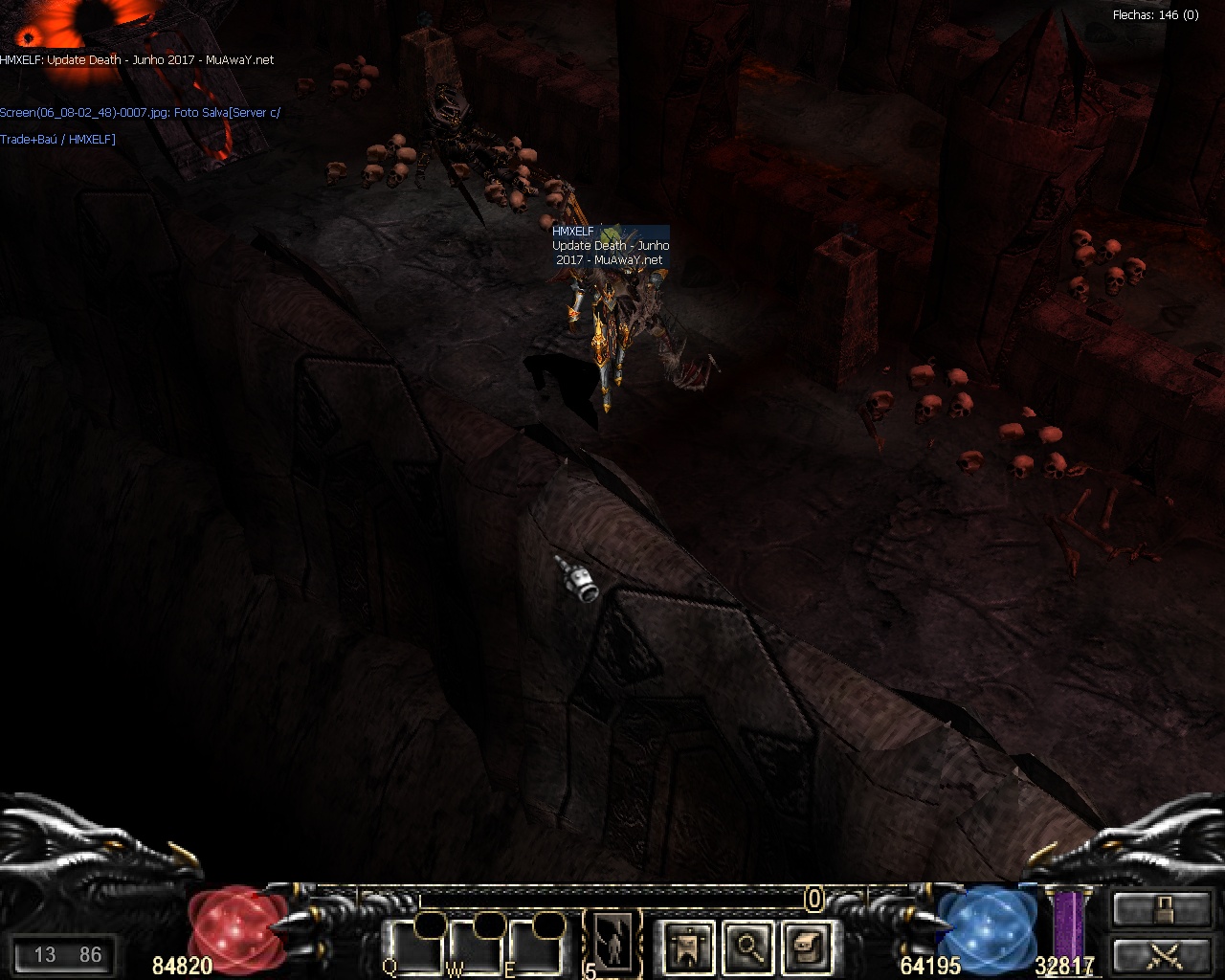
Task: Select the active skill slot with figure
Action: [612, 942]
